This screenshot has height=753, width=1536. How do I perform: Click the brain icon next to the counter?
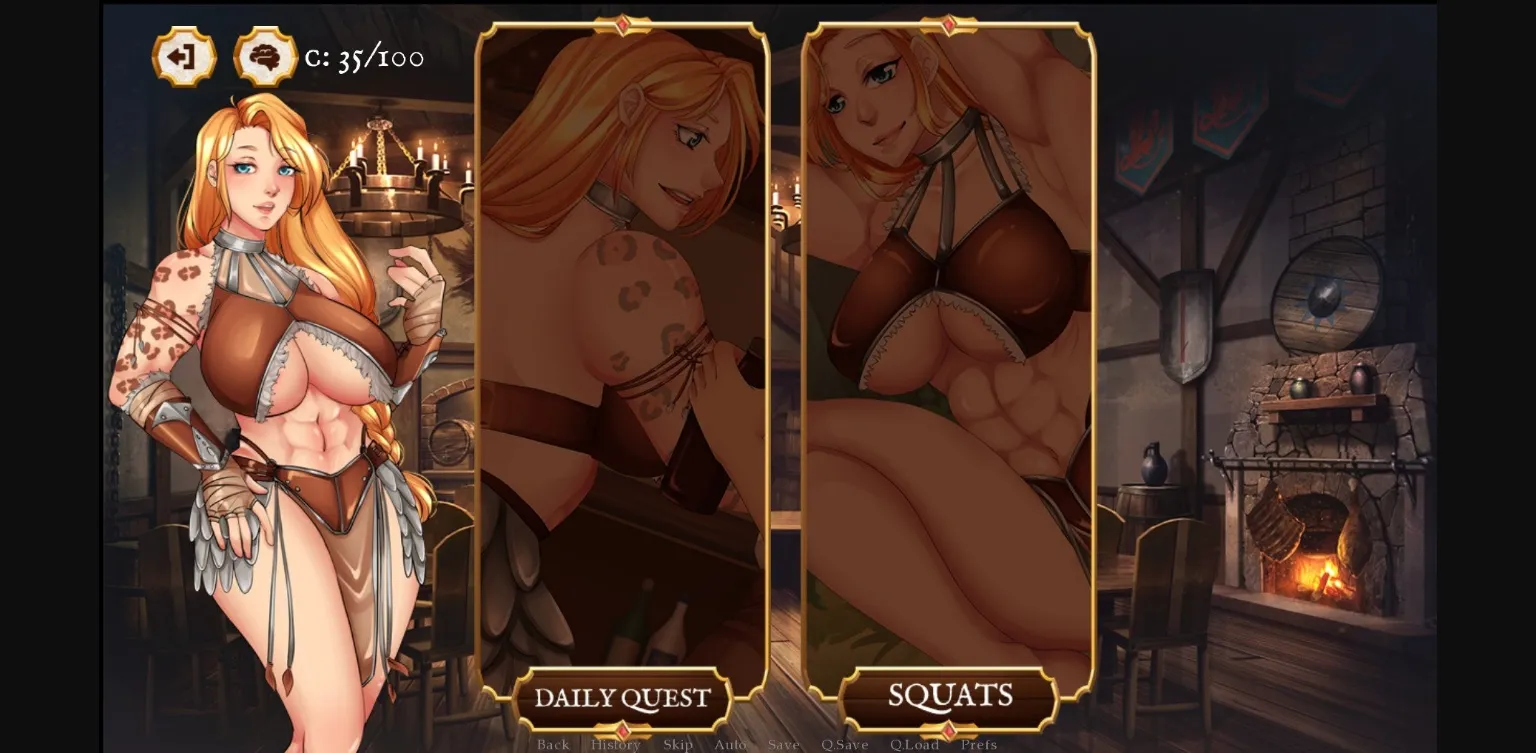(x=262, y=57)
